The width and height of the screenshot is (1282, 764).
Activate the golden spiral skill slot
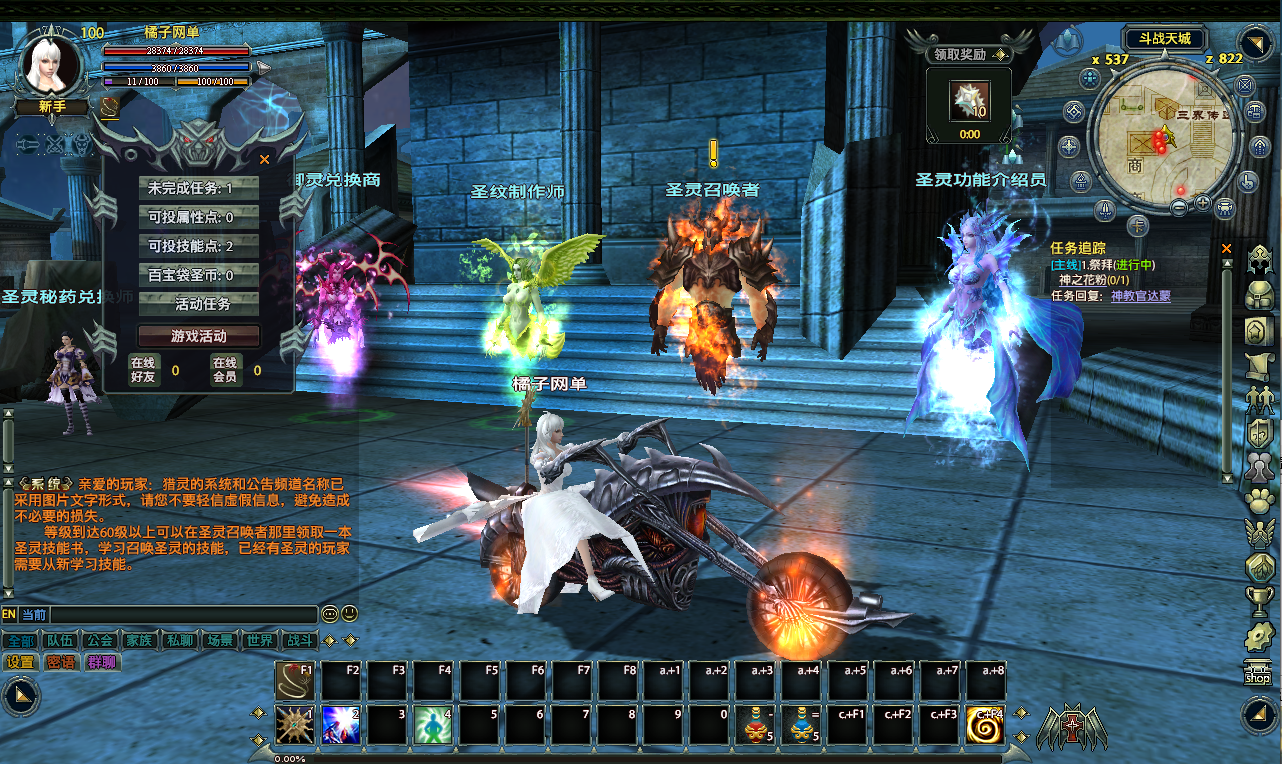point(985,725)
